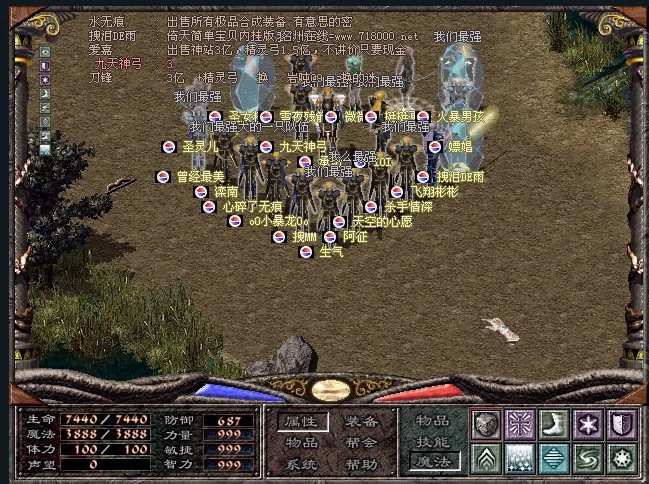Open the 装备 equipment panel
Image resolution: width=649 pixels, height=484 pixels.
click(x=362, y=421)
